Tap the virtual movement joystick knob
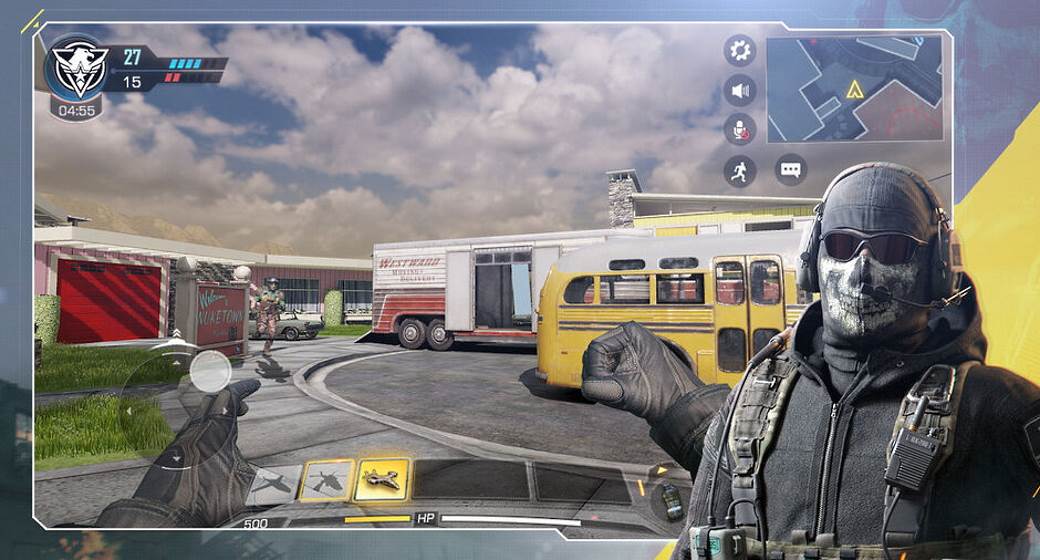The height and width of the screenshot is (560, 1040). pos(210,372)
